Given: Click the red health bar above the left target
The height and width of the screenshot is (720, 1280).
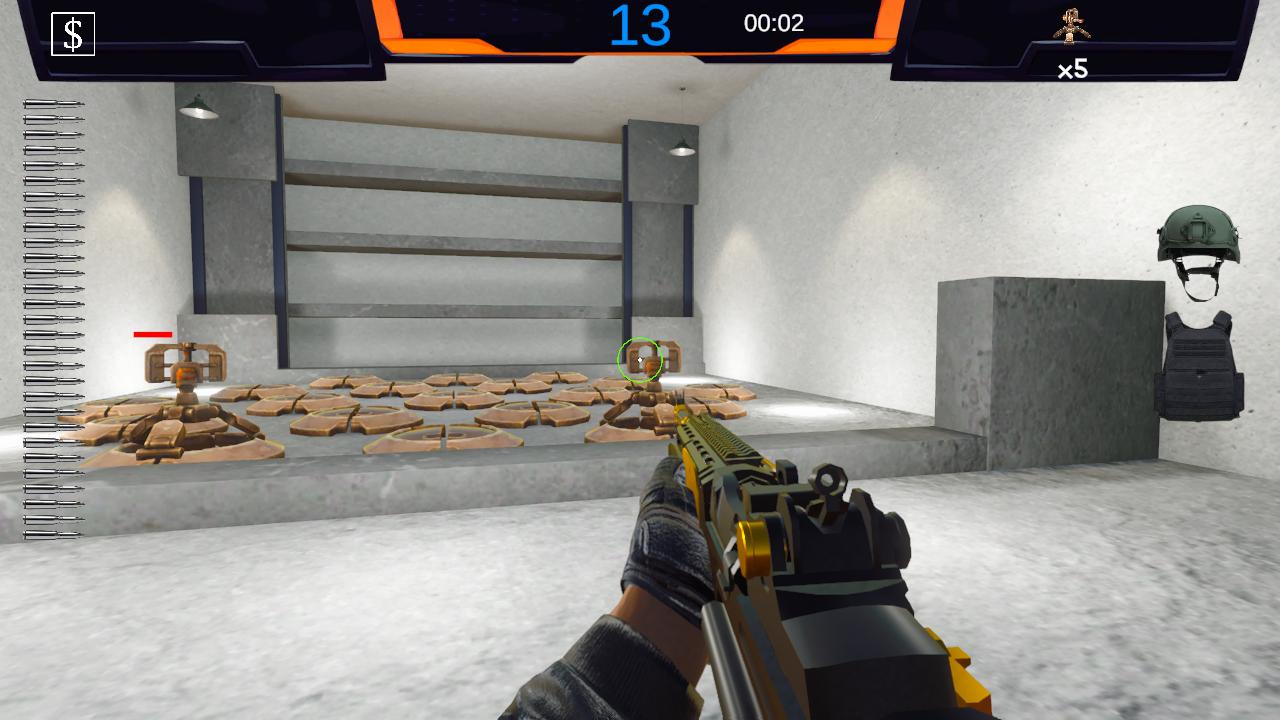Looking at the screenshot, I should coord(154,334).
